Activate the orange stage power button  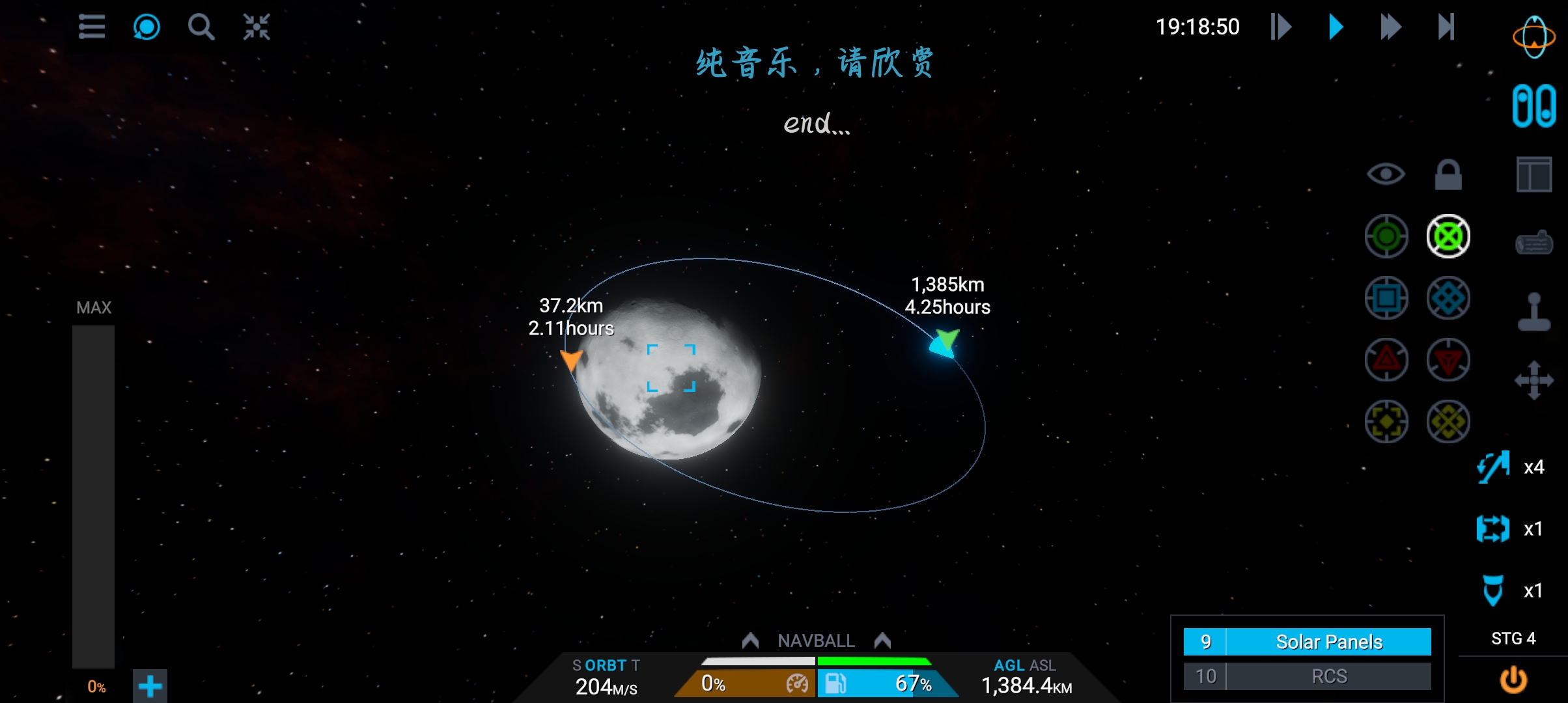(1513, 680)
